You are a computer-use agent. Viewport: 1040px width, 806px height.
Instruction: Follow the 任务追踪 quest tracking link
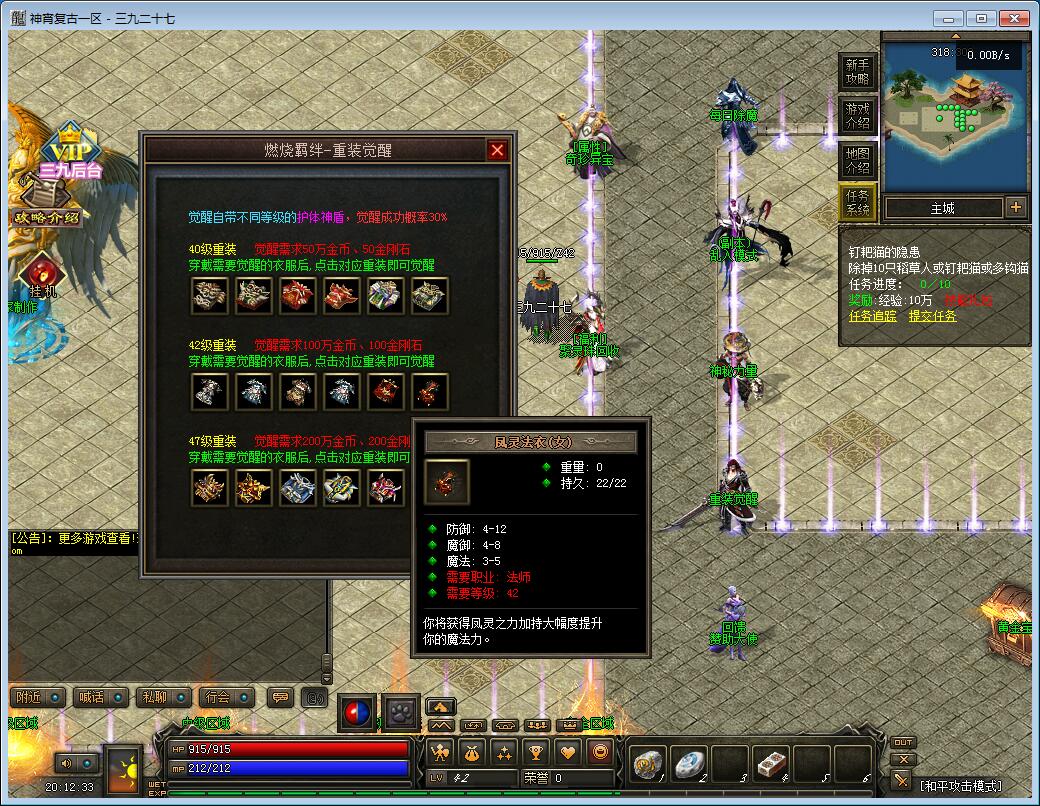pos(872,316)
